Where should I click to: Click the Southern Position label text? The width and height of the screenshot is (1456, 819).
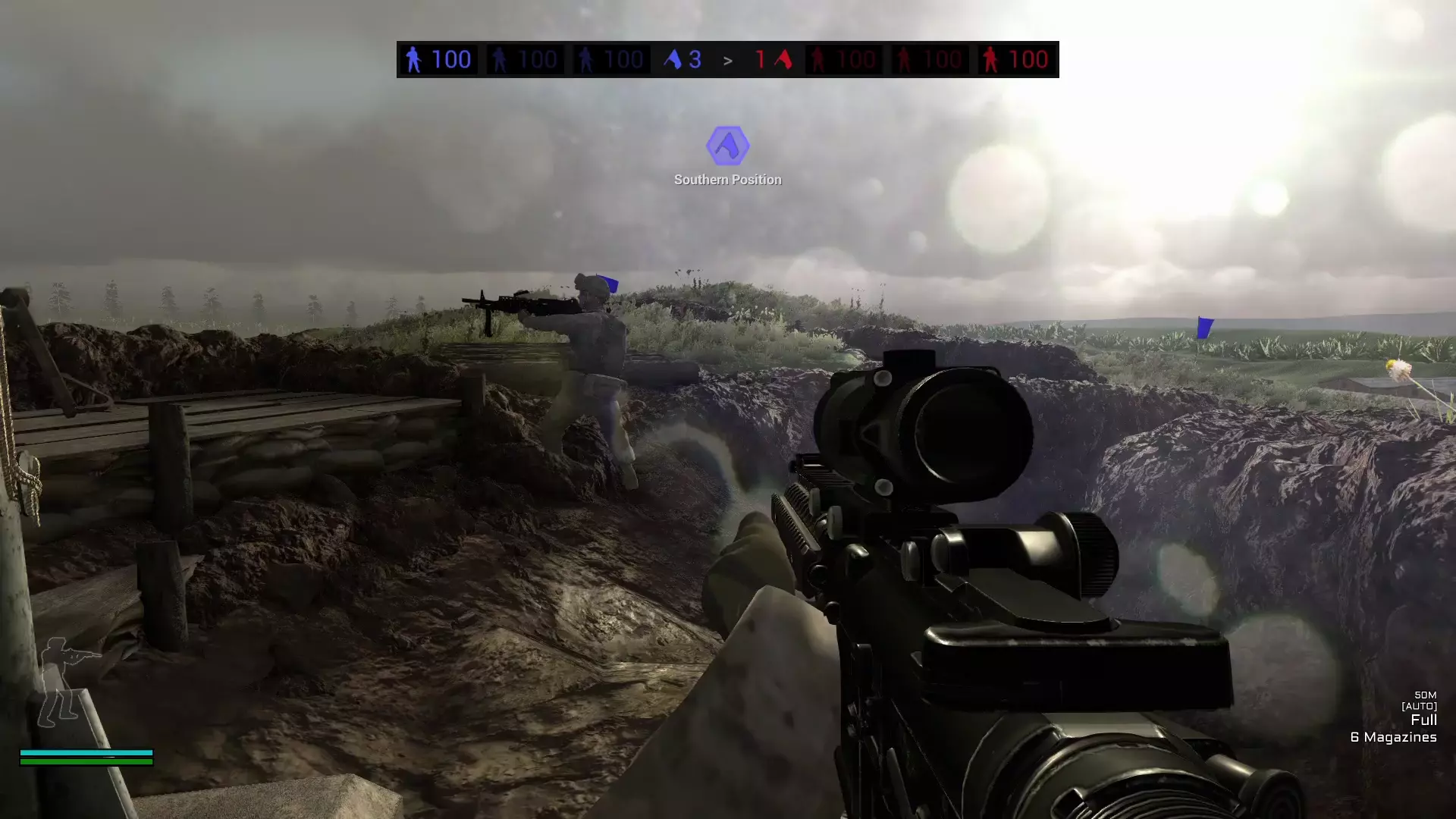[x=727, y=179]
